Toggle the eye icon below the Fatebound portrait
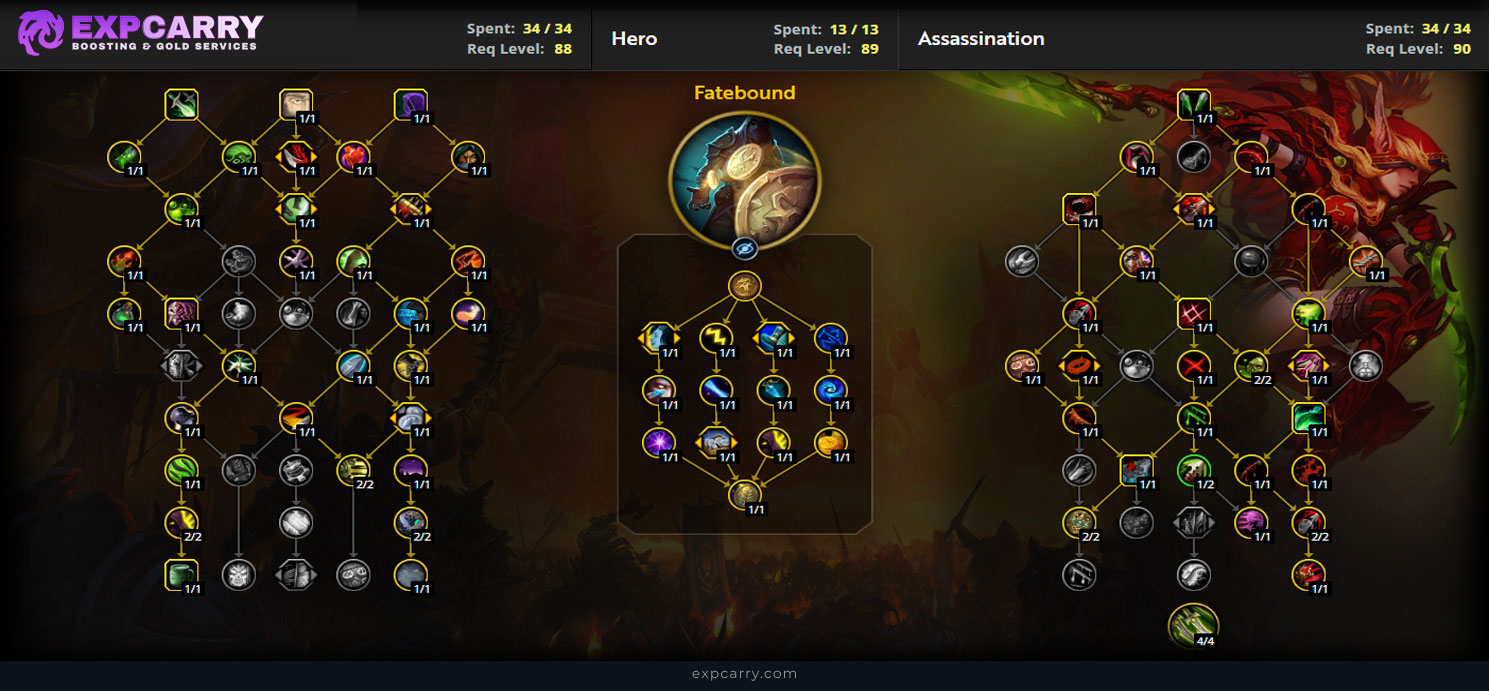Viewport: 1489px width, 691px height. pyautogui.click(x=744, y=248)
